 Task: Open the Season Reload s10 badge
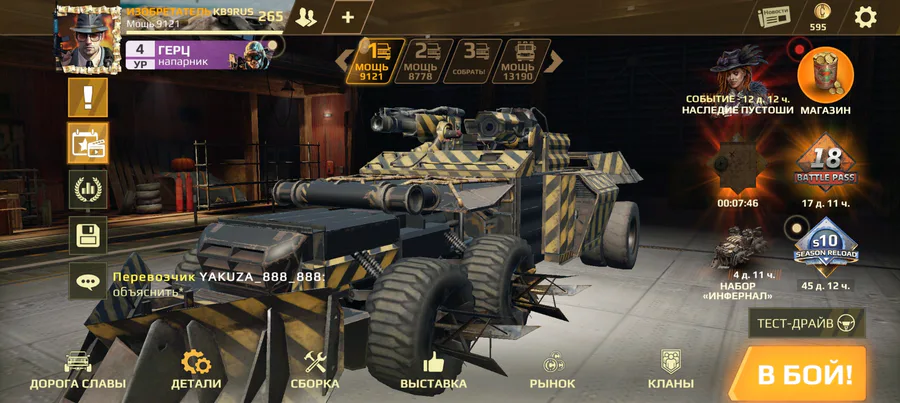(826, 246)
